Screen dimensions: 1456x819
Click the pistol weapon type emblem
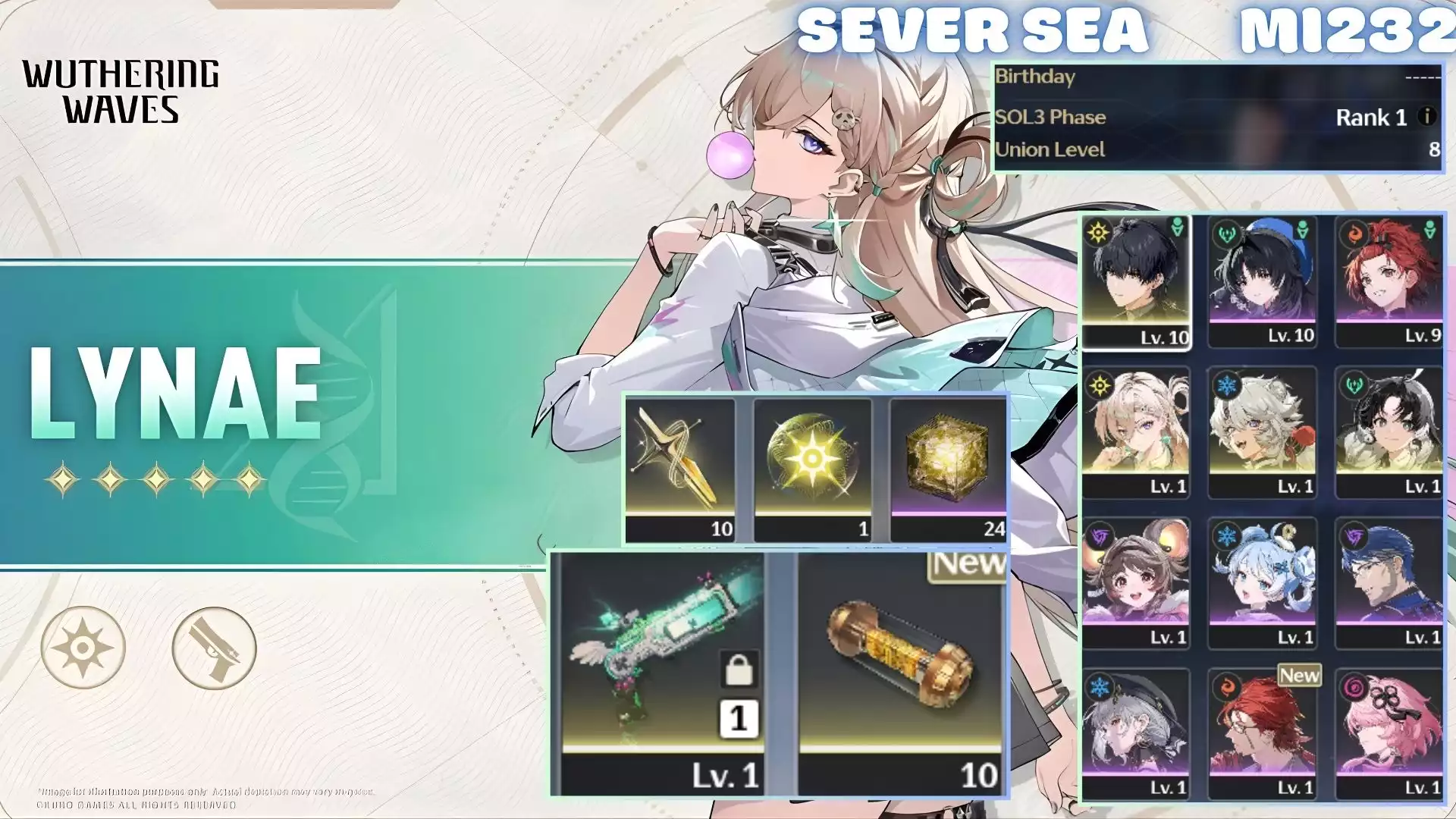pyautogui.click(x=214, y=648)
